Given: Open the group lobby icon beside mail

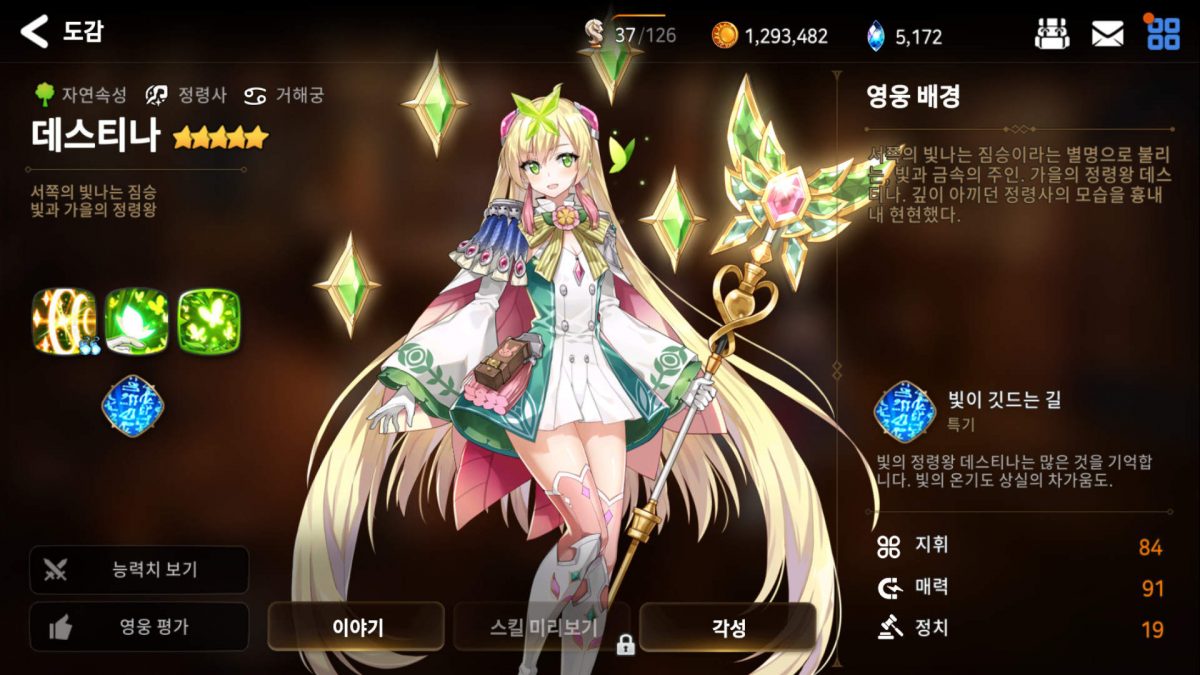Looking at the screenshot, I should click(1051, 34).
